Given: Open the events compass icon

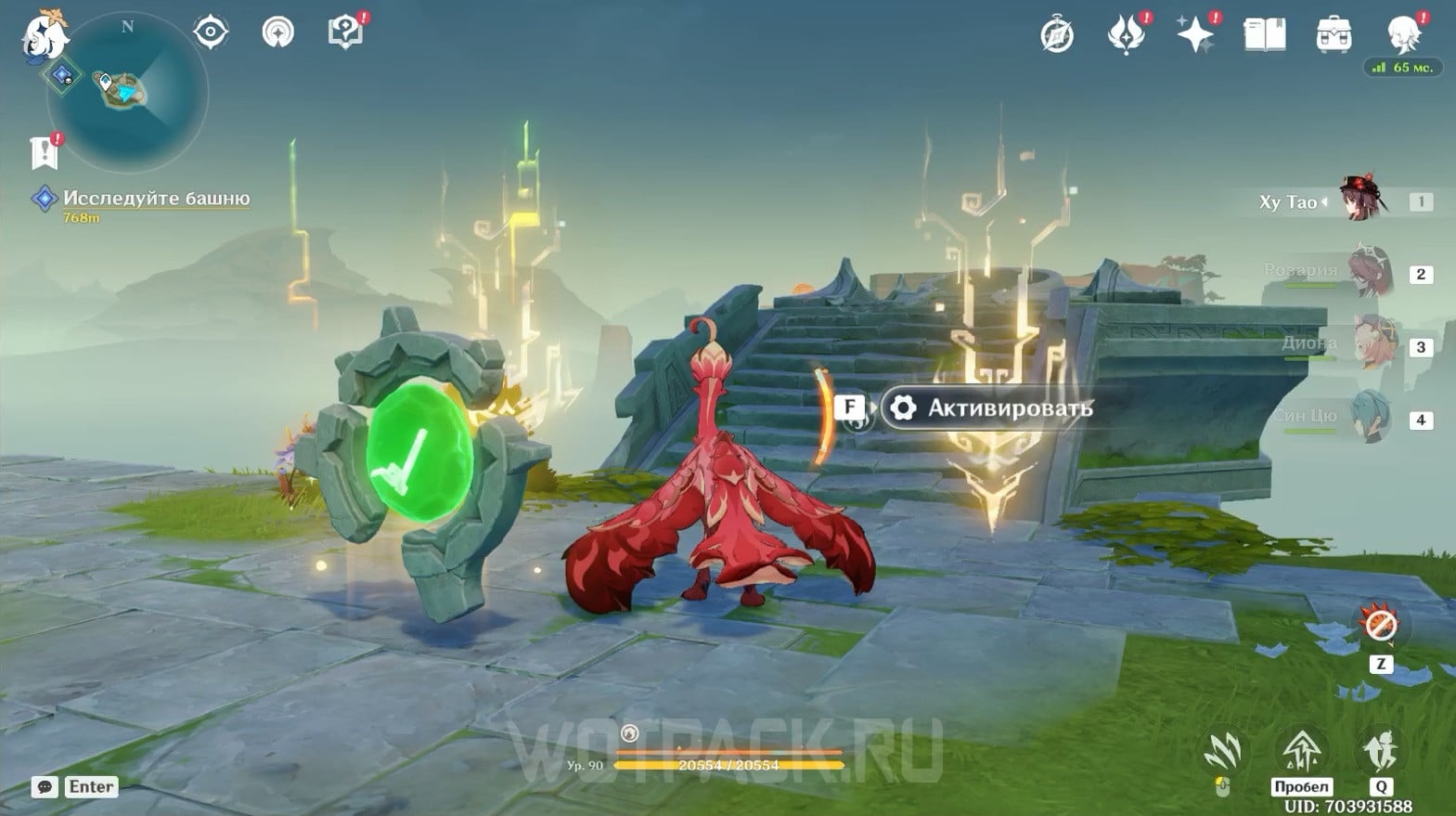Looking at the screenshot, I should click(1057, 35).
